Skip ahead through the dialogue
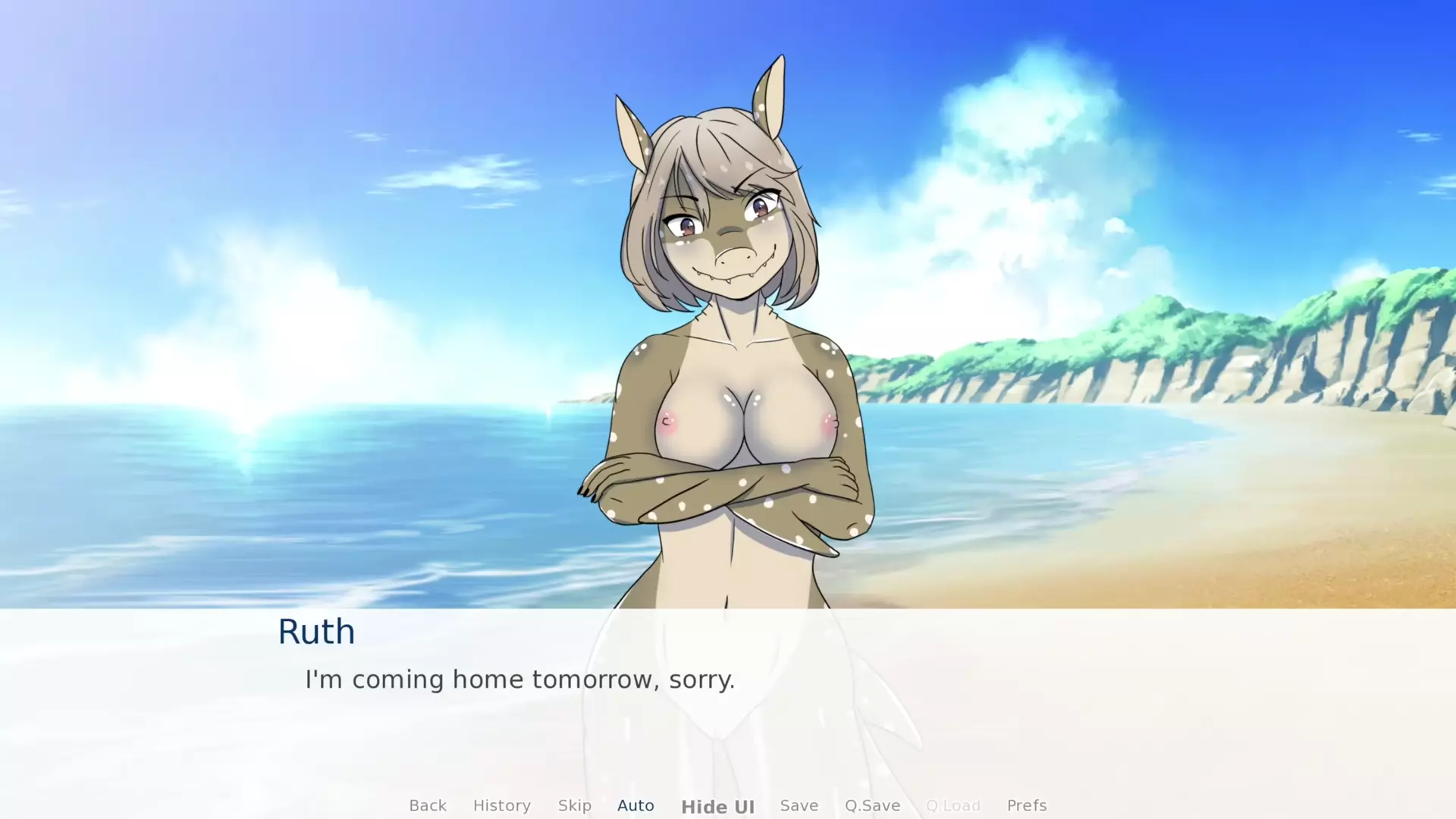 575,805
